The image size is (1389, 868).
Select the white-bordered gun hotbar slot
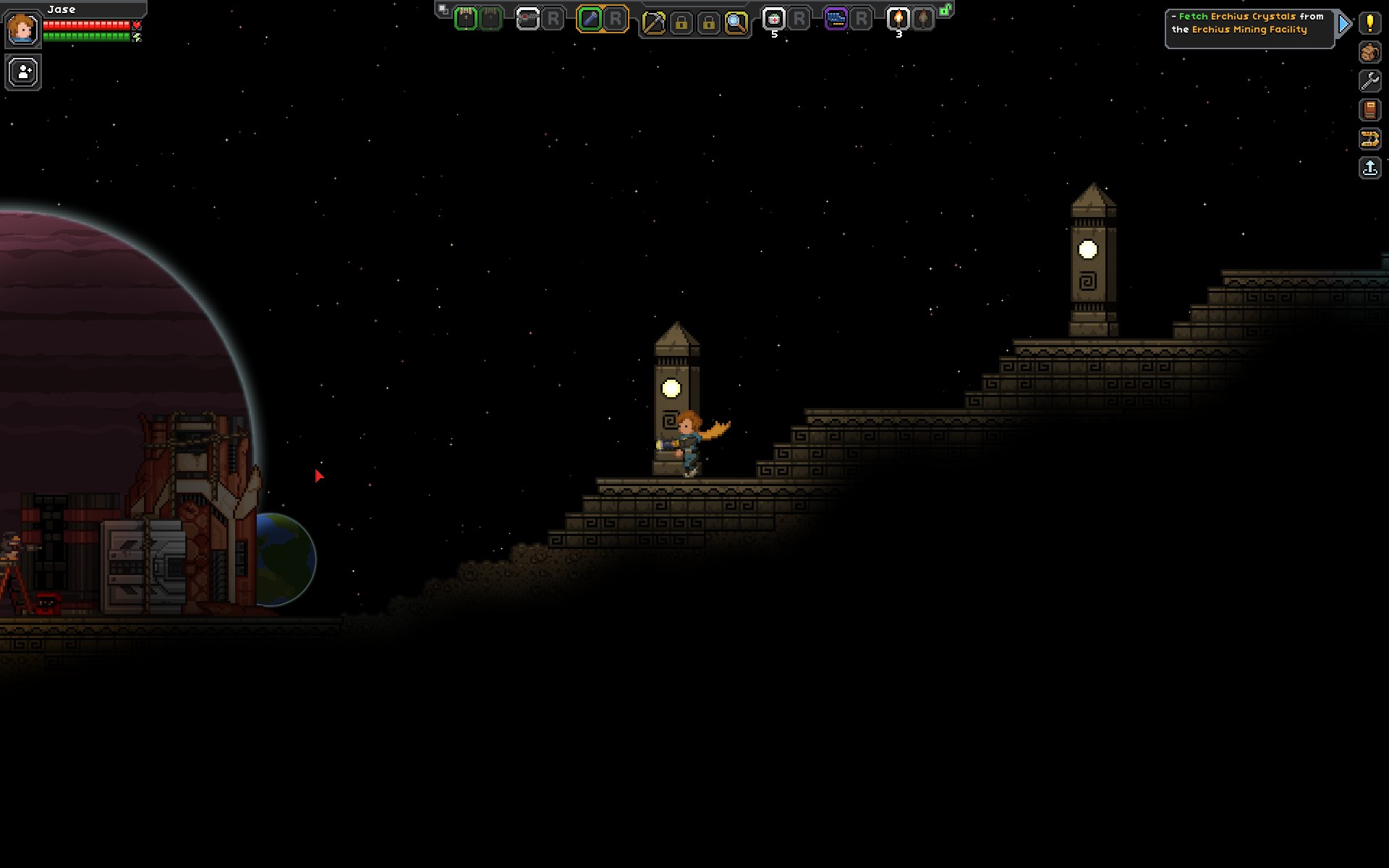pyautogui.click(x=528, y=20)
